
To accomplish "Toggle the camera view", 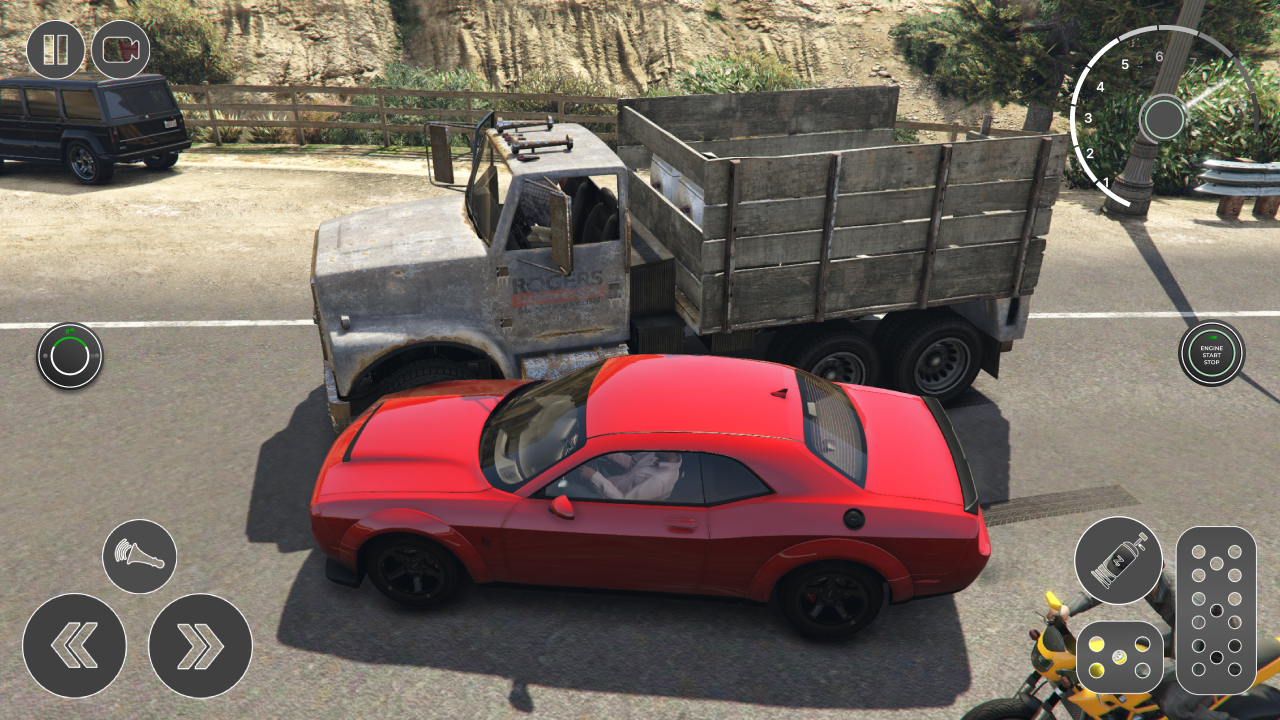I will (120, 46).
